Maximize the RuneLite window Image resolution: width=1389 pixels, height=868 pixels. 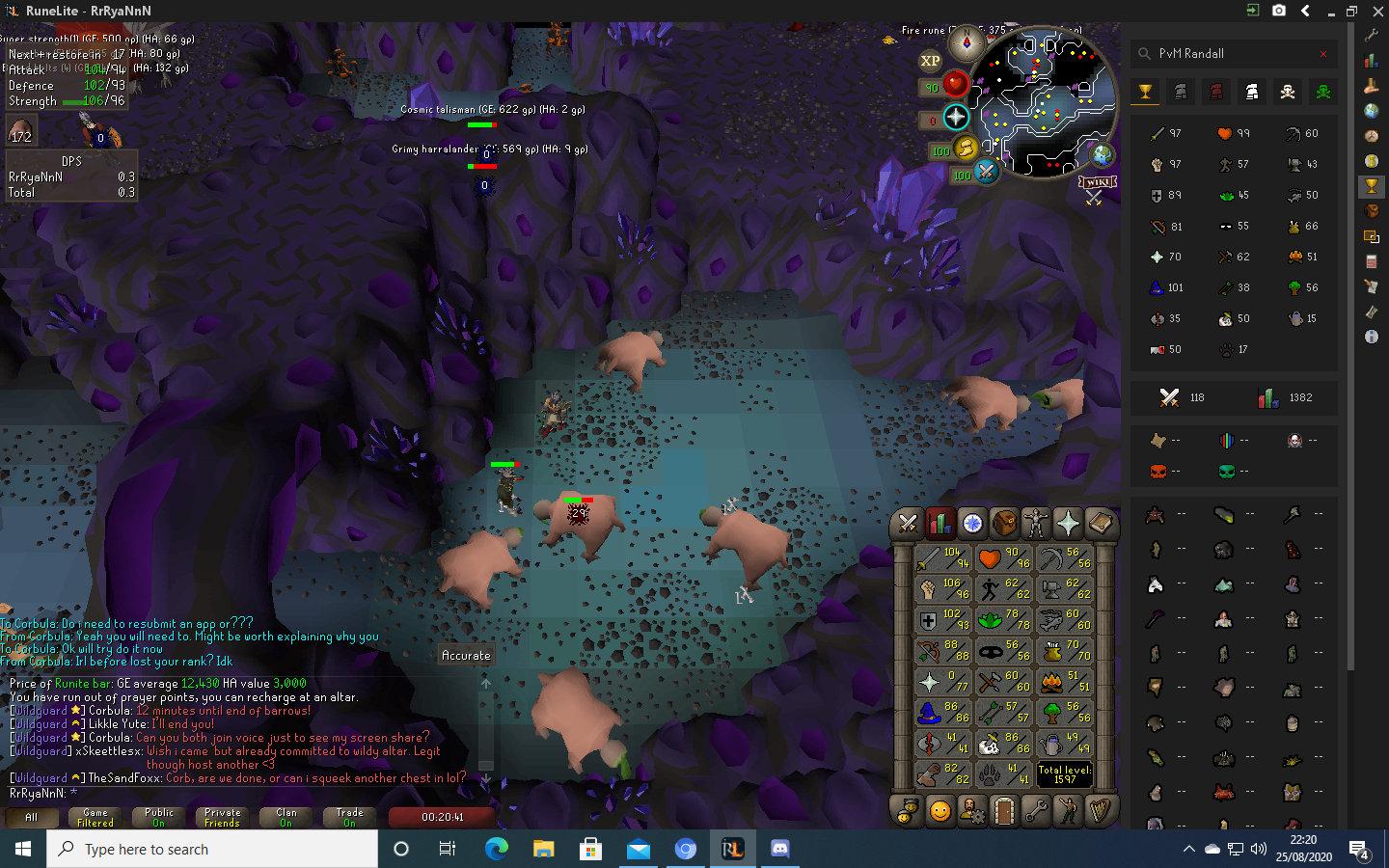(x=1351, y=11)
